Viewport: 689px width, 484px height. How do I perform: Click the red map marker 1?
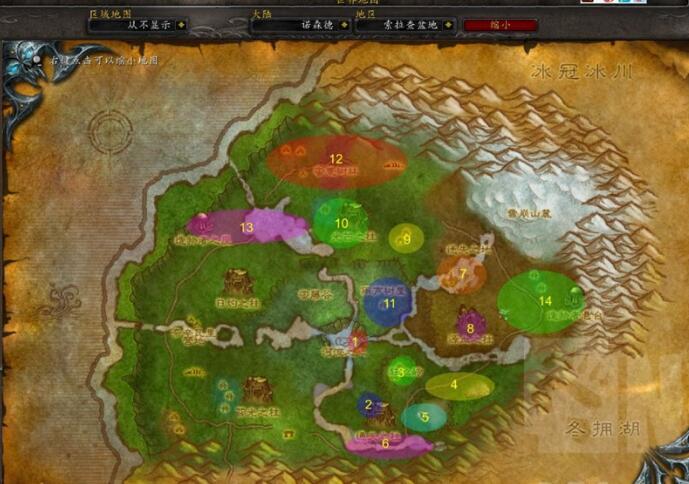pos(354,342)
